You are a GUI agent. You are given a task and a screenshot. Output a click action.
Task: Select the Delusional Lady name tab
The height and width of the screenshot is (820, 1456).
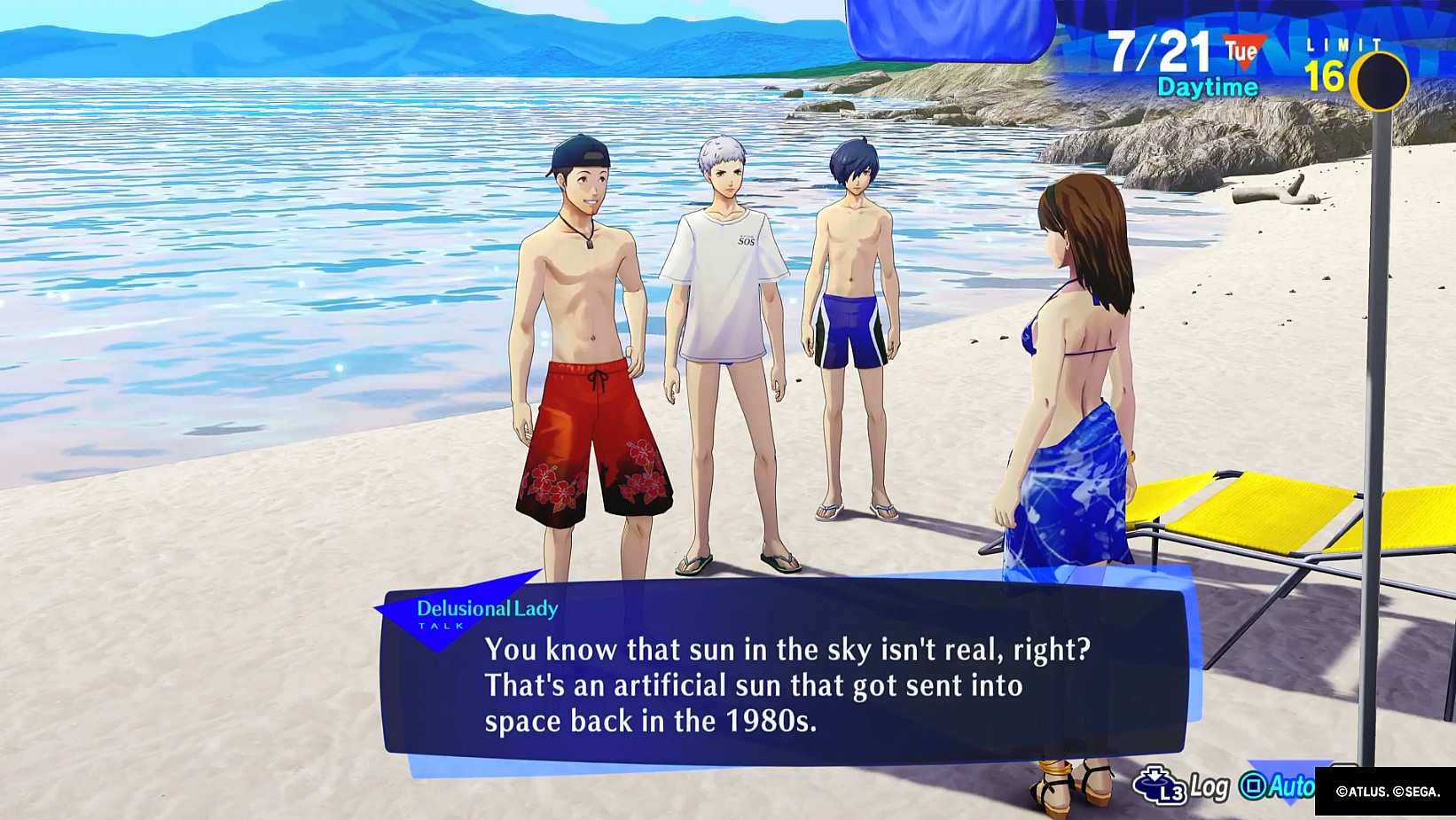(486, 609)
